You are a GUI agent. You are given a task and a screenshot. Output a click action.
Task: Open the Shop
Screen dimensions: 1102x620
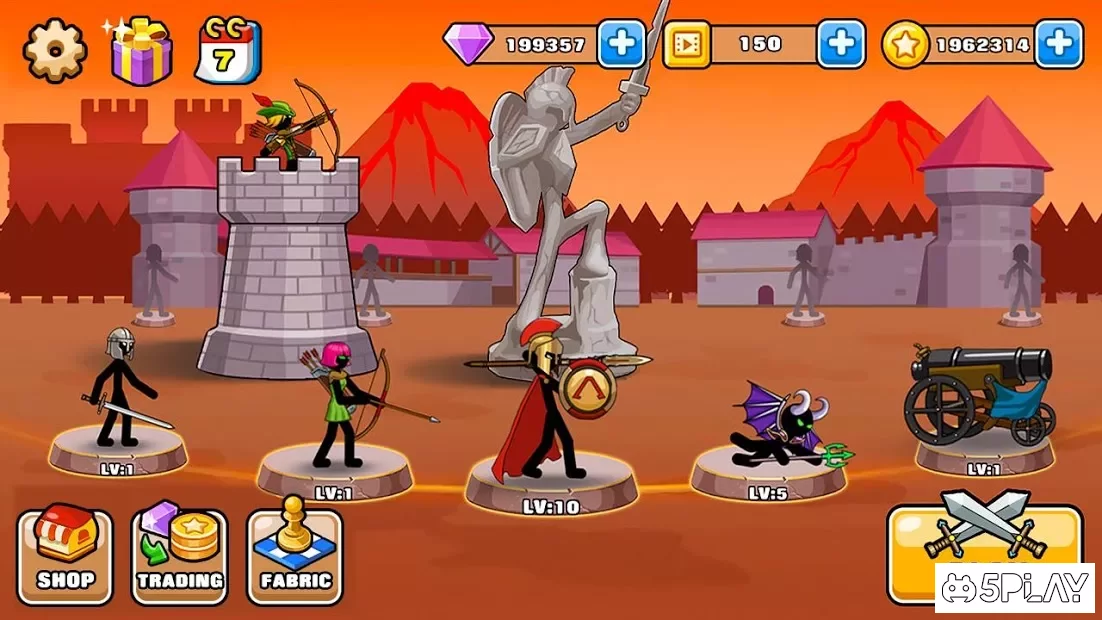point(66,555)
